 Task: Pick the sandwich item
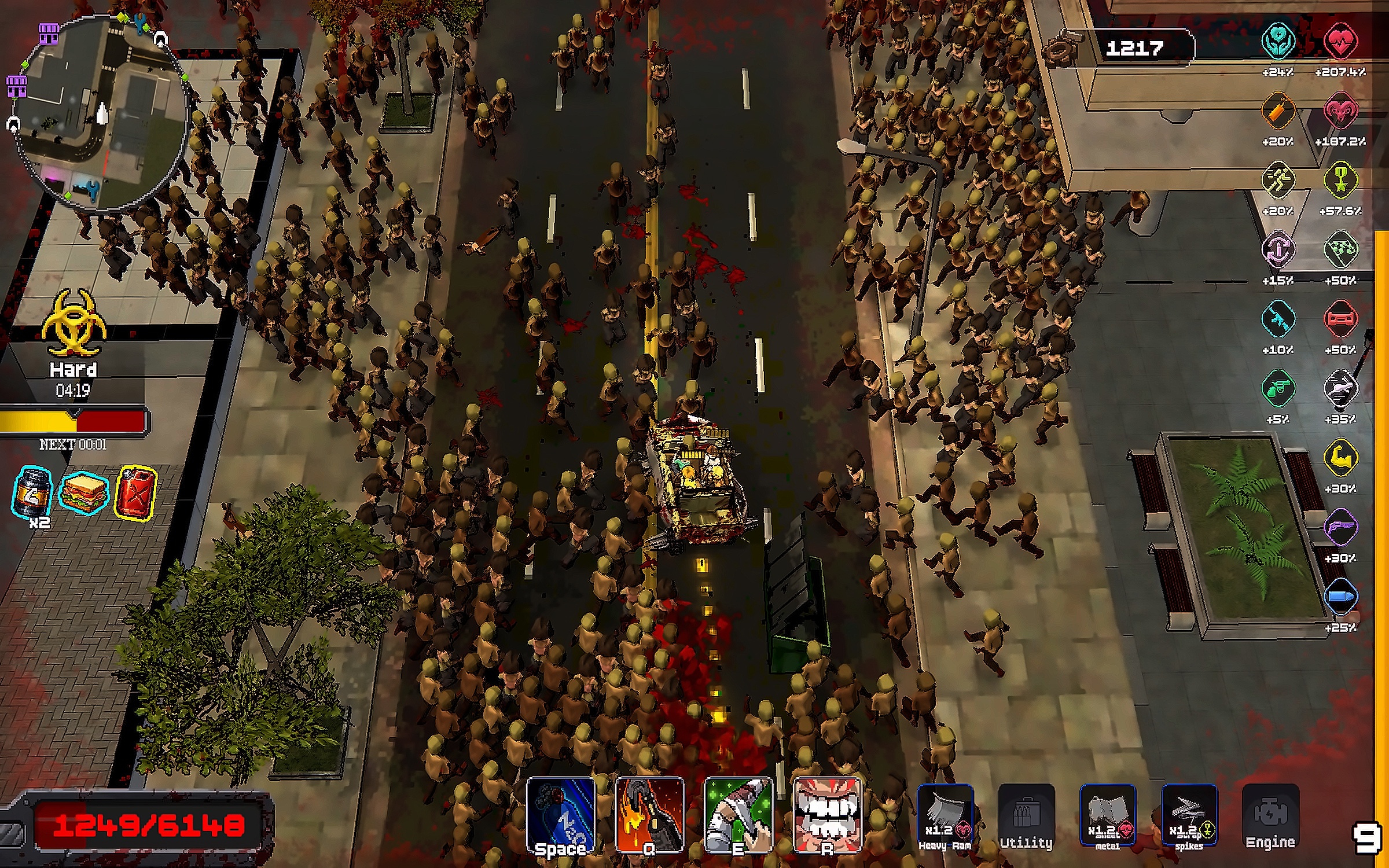pyautogui.click(x=84, y=493)
